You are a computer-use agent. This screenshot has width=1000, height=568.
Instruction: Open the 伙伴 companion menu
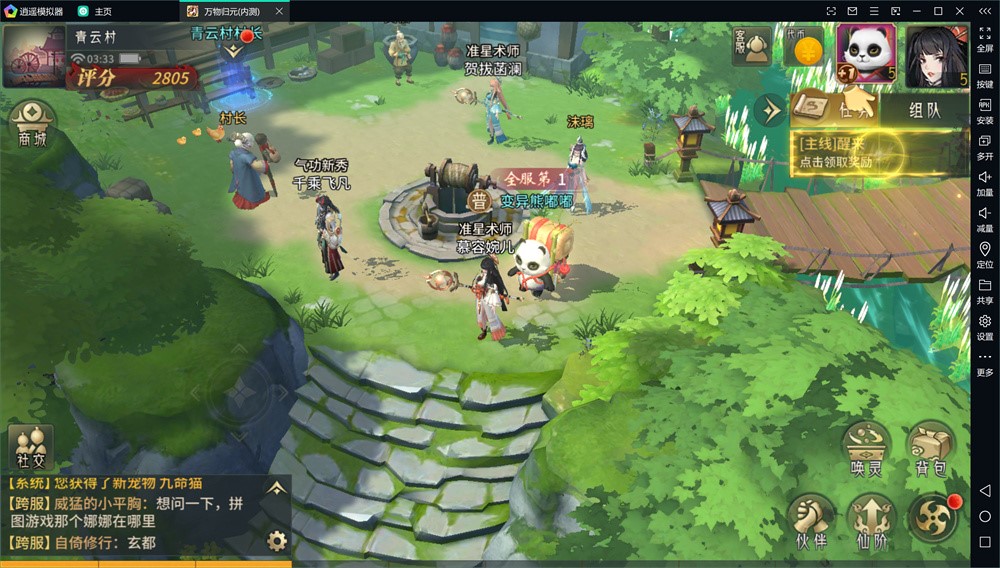click(810, 521)
